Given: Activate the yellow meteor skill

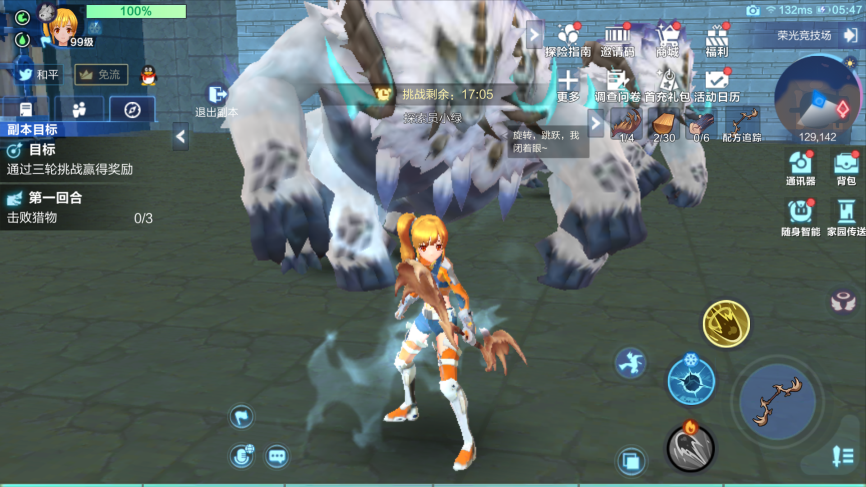Looking at the screenshot, I should click(726, 324).
